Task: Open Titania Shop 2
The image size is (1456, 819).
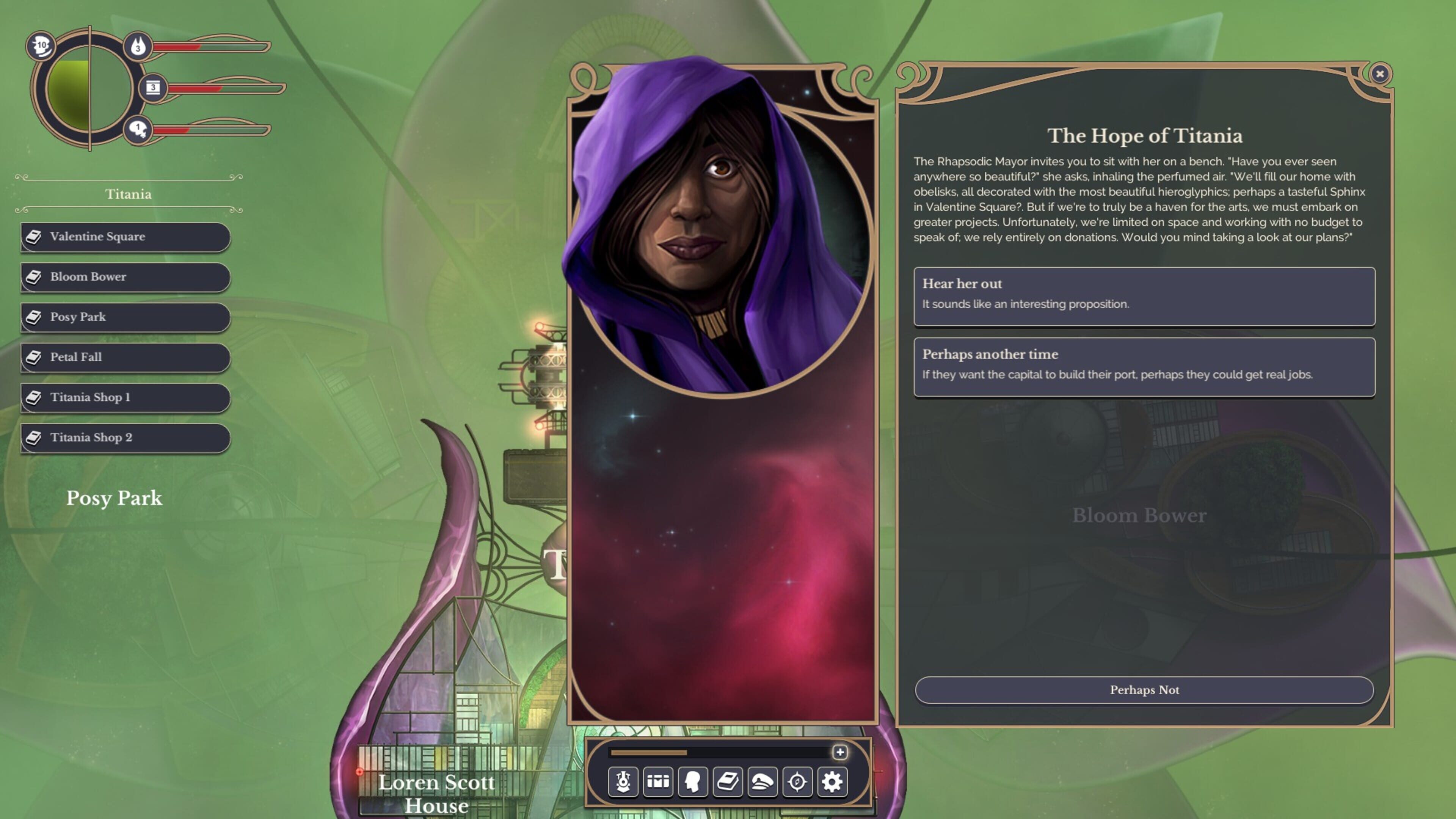Action: tap(126, 438)
